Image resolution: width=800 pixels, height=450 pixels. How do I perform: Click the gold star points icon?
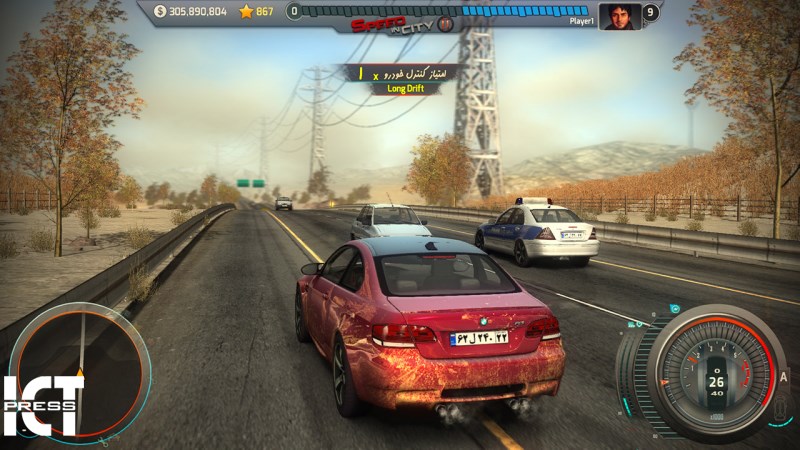tap(246, 12)
